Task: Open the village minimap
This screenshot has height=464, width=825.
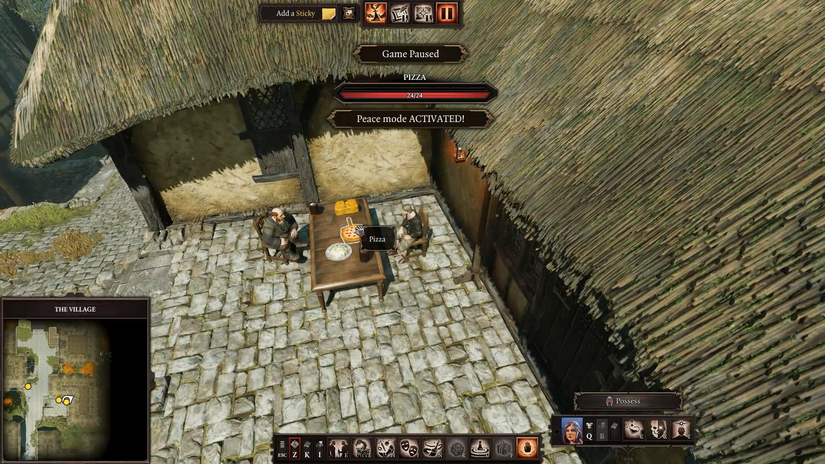Action: (x=75, y=381)
